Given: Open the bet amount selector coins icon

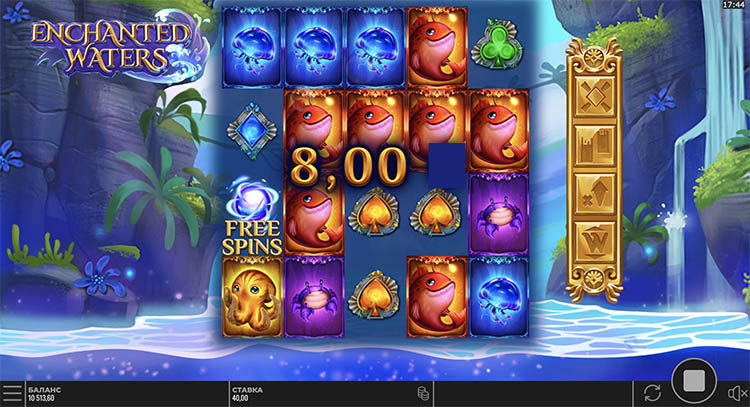Looking at the screenshot, I should (x=423, y=393).
